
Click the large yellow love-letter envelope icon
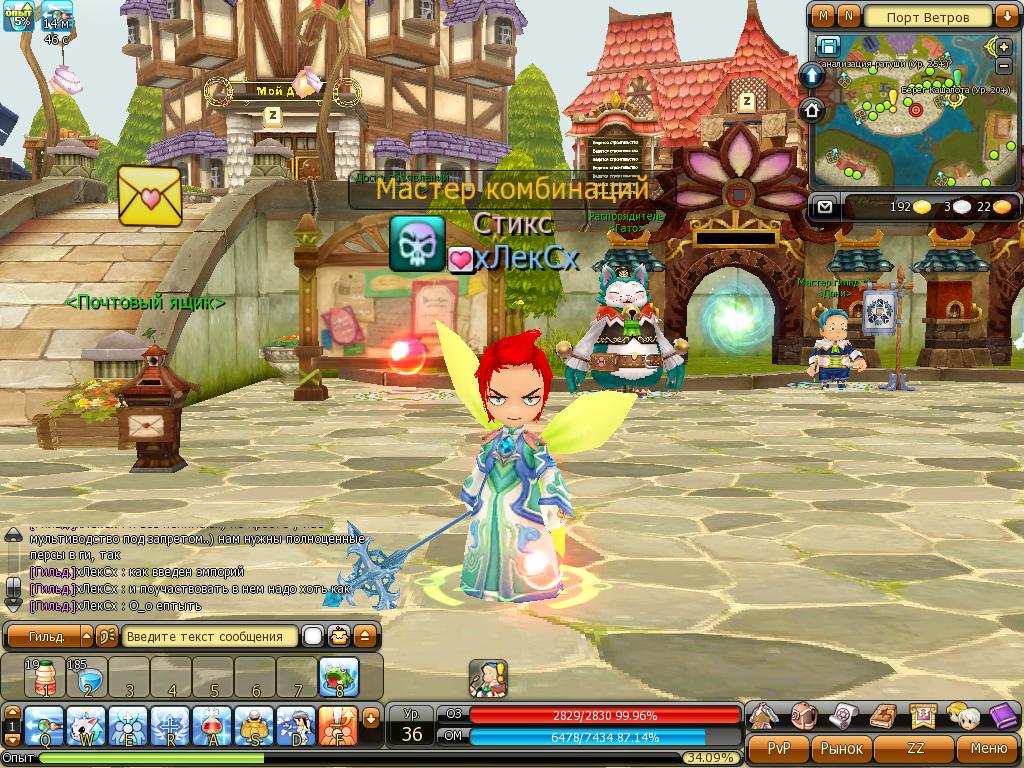pyautogui.click(x=150, y=195)
